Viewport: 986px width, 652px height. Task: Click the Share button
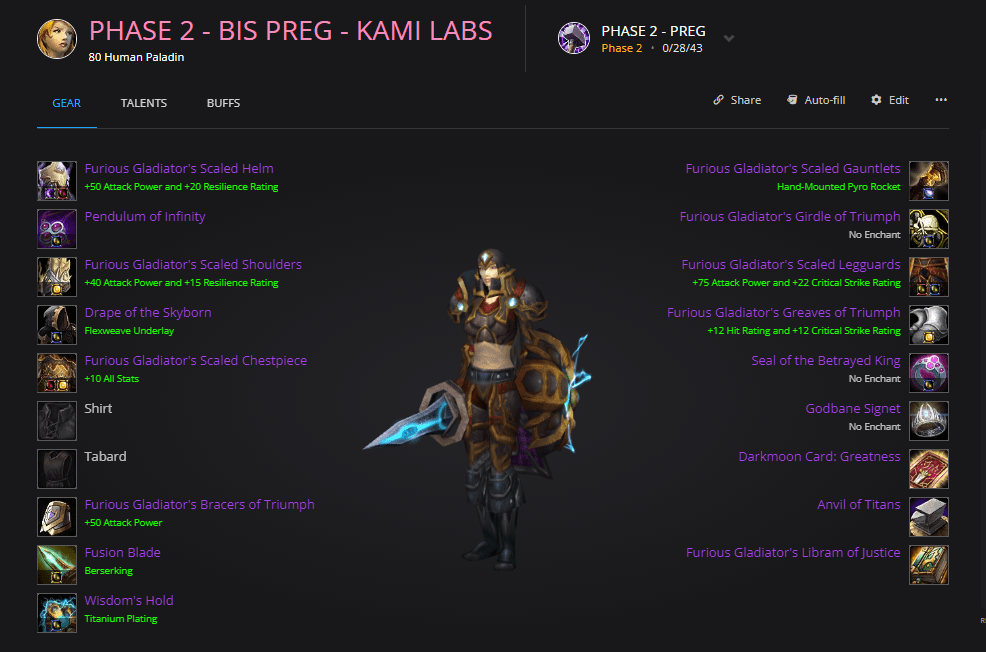[x=737, y=100]
